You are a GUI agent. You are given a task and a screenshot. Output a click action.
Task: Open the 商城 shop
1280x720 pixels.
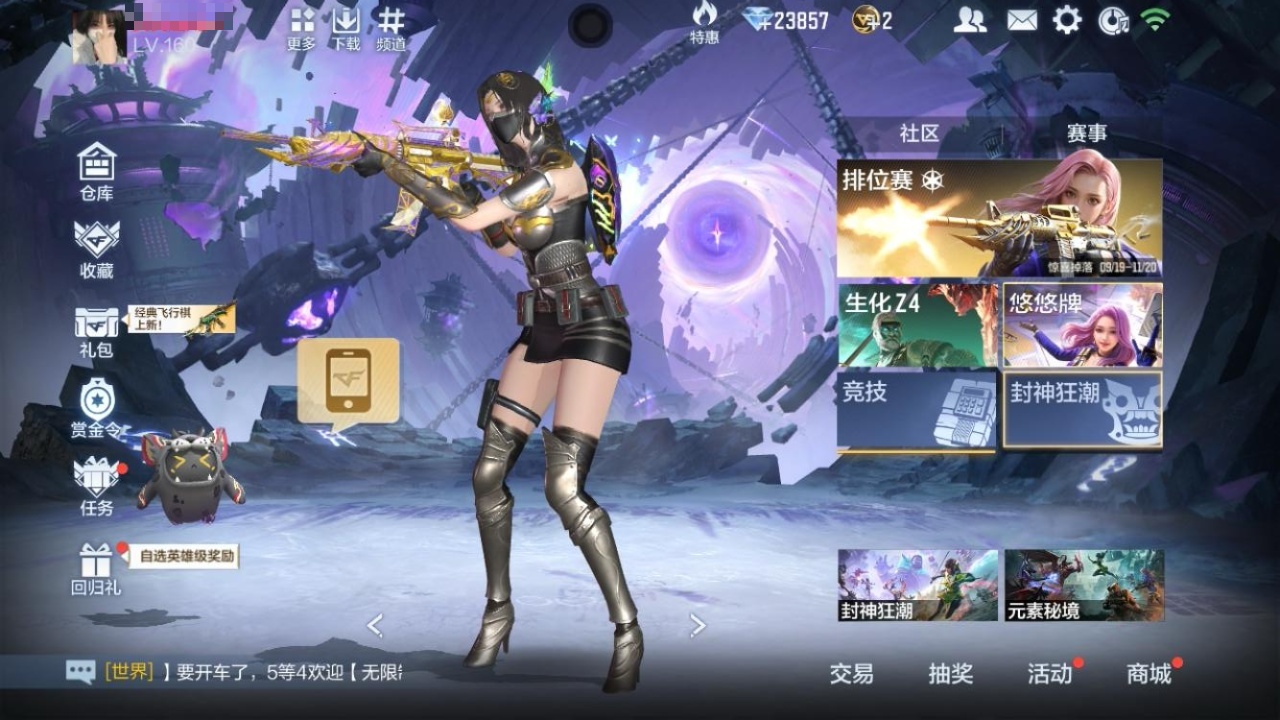coord(1149,674)
